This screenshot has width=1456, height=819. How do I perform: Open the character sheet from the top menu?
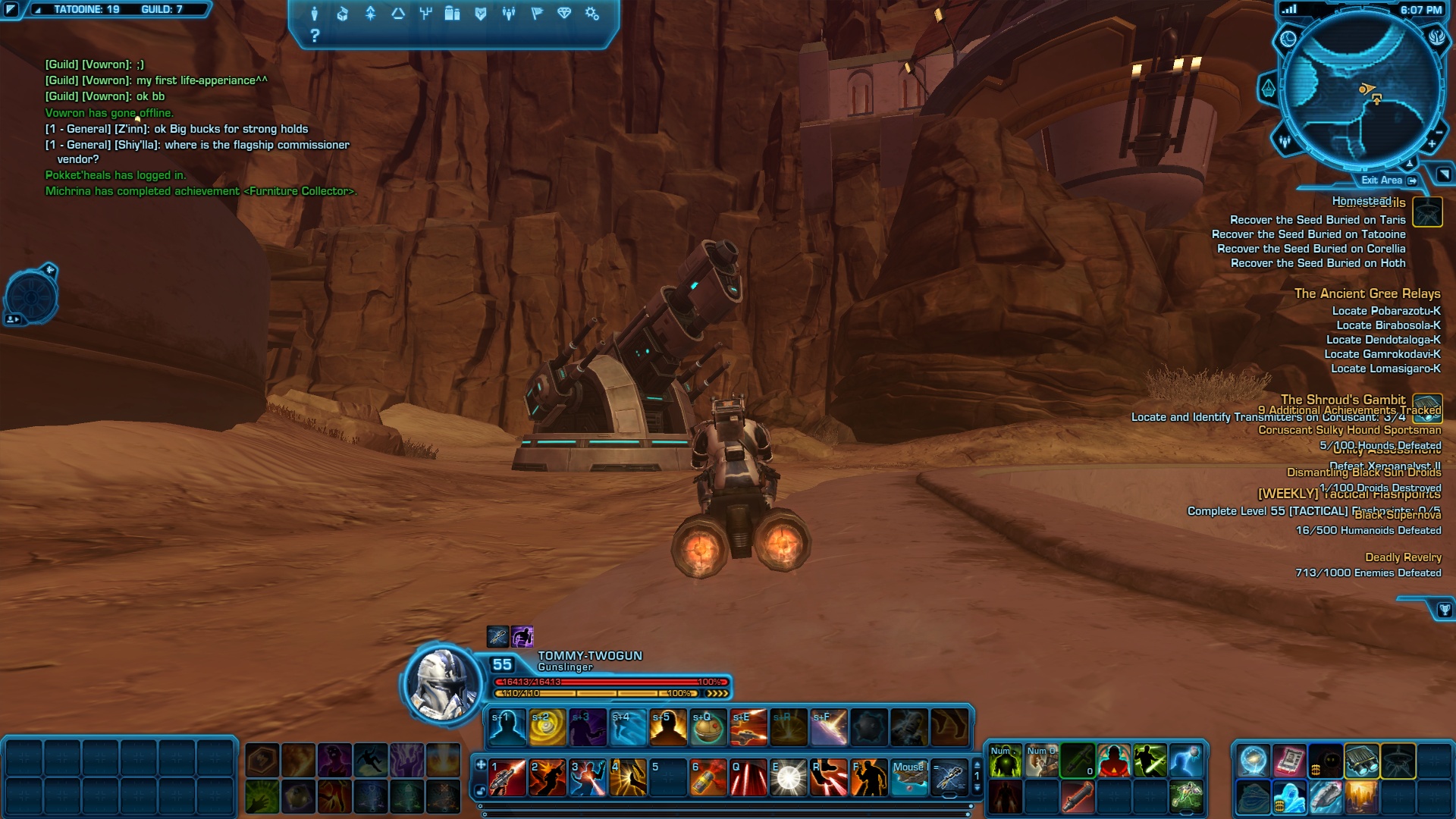click(315, 14)
